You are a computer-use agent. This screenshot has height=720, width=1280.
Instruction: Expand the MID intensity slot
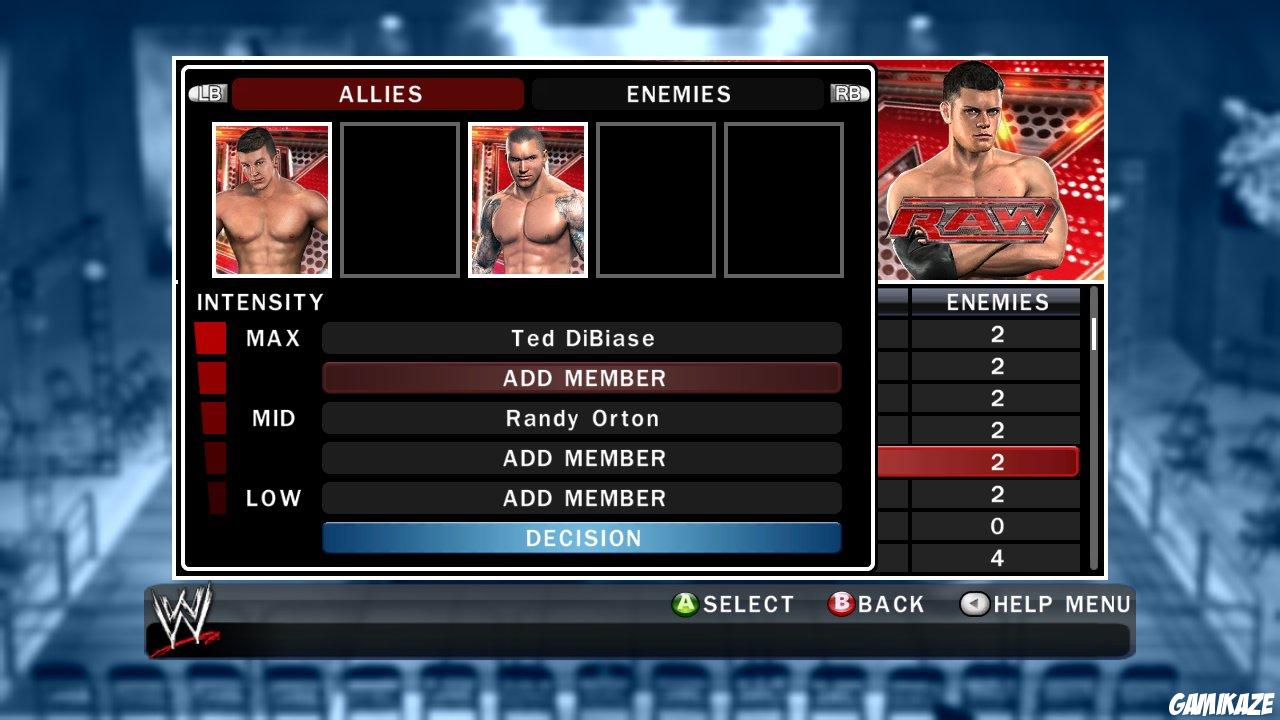coord(583,418)
